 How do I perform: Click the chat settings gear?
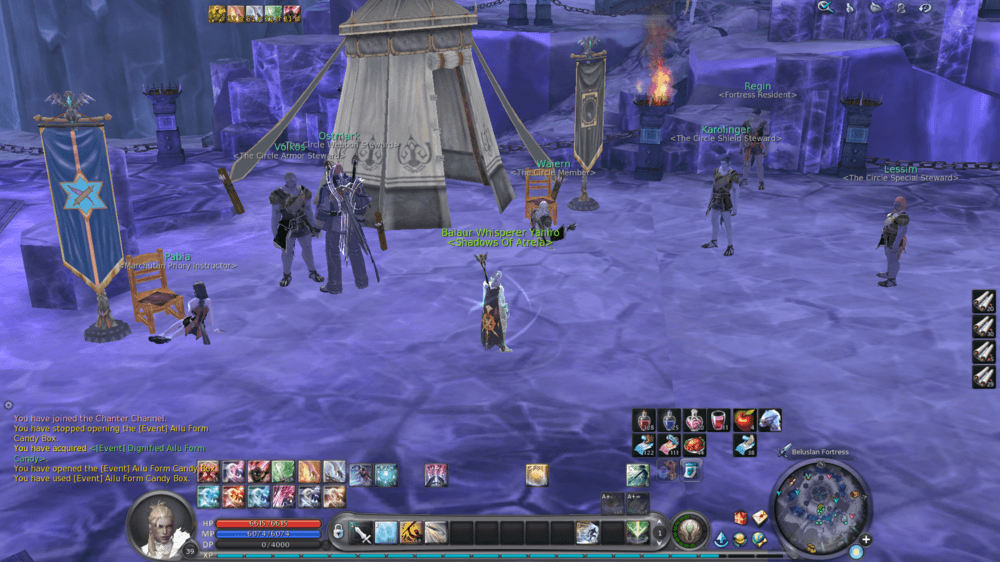(x=8, y=405)
